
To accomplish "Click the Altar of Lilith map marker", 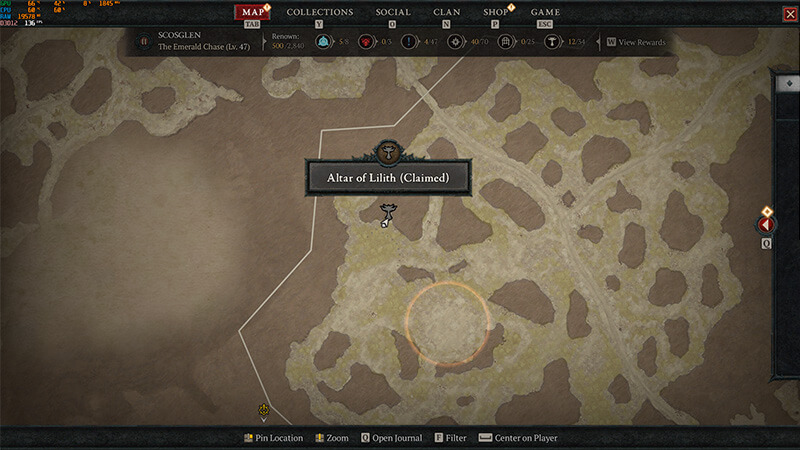I will [x=387, y=213].
